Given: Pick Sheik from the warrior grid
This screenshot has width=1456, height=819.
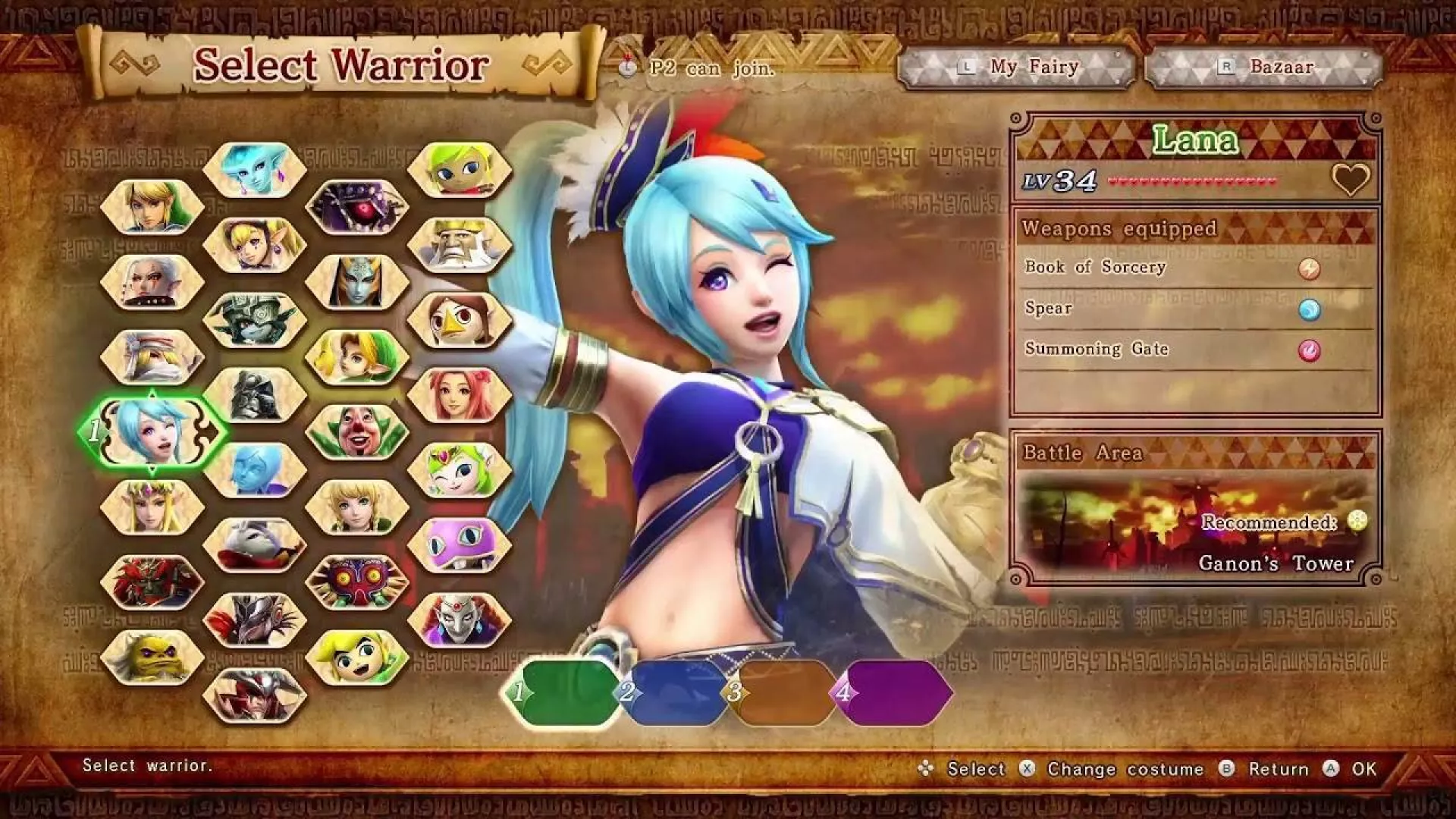Looking at the screenshot, I should click(x=152, y=356).
